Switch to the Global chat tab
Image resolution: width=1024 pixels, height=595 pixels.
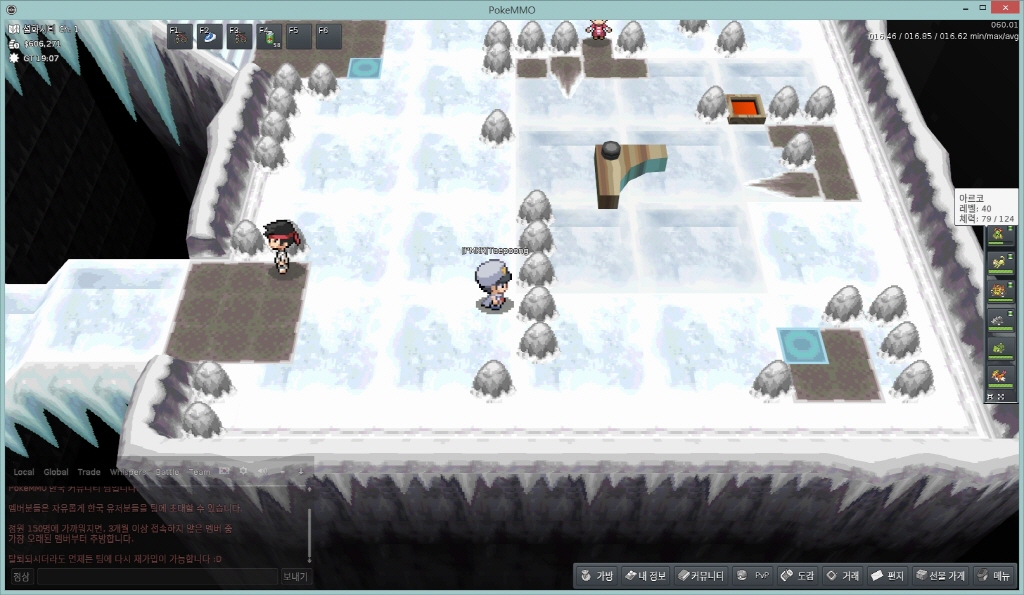point(56,472)
